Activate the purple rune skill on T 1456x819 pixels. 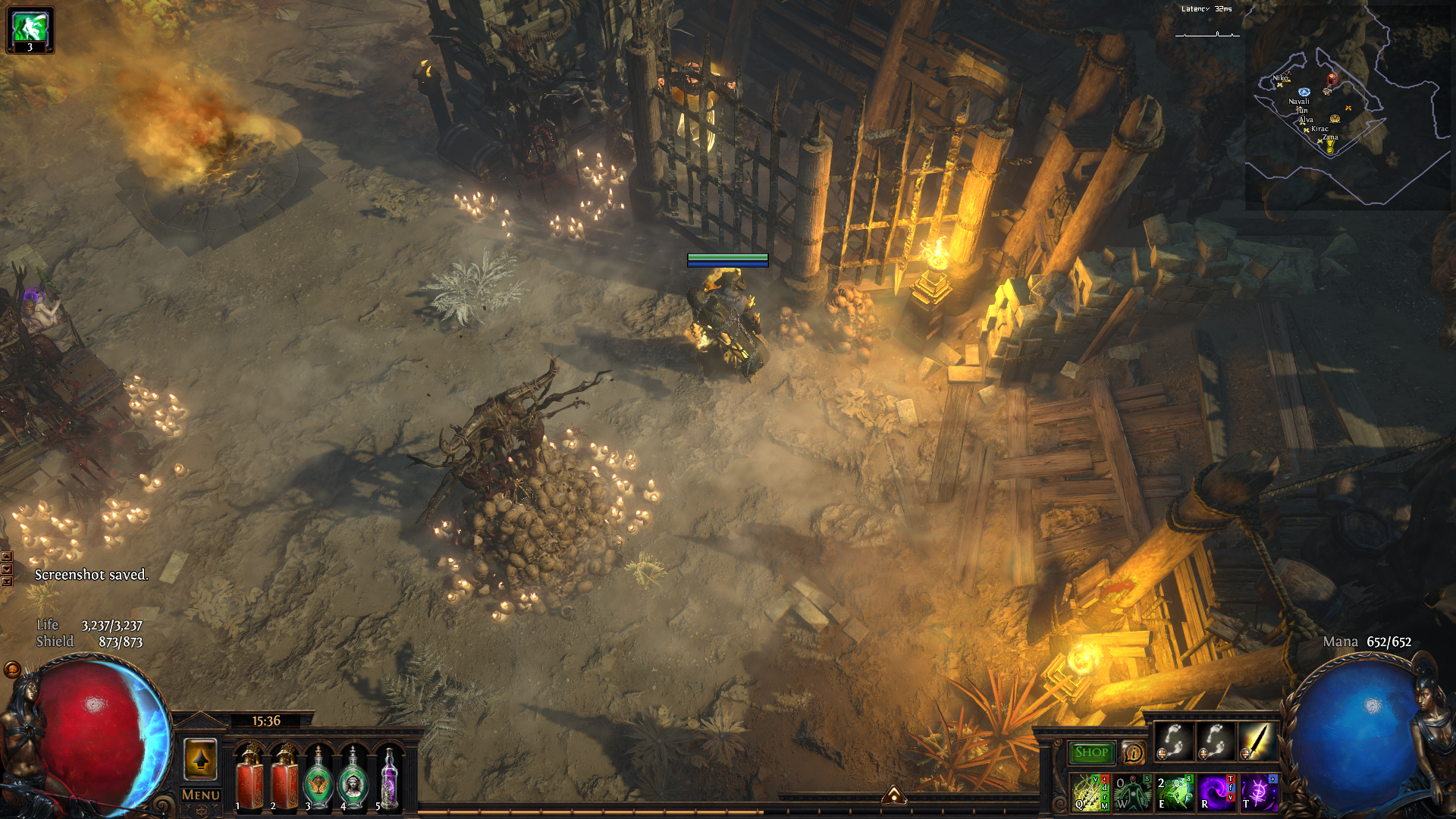pyautogui.click(x=1258, y=792)
